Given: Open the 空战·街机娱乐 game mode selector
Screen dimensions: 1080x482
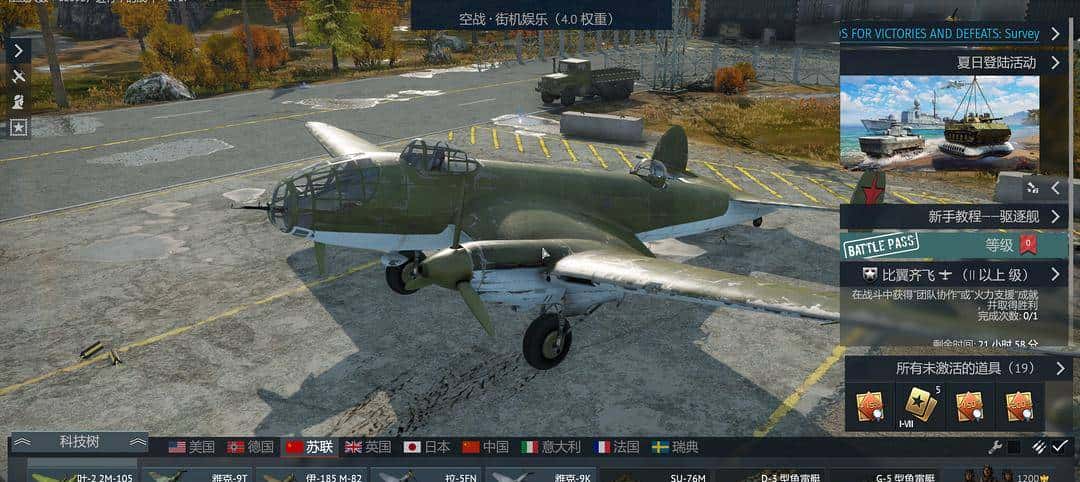Looking at the screenshot, I should coord(541,18).
